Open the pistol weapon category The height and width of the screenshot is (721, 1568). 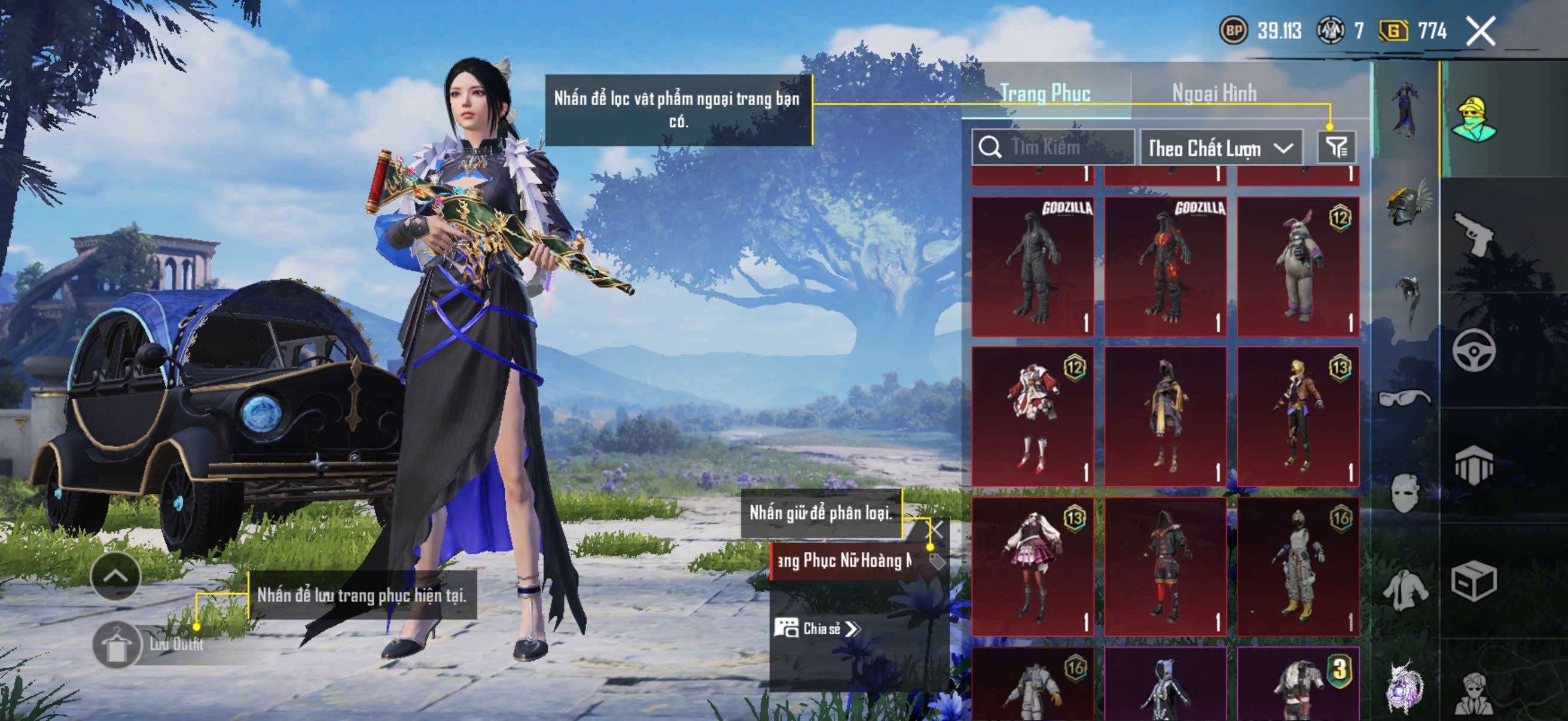(1474, 233)
